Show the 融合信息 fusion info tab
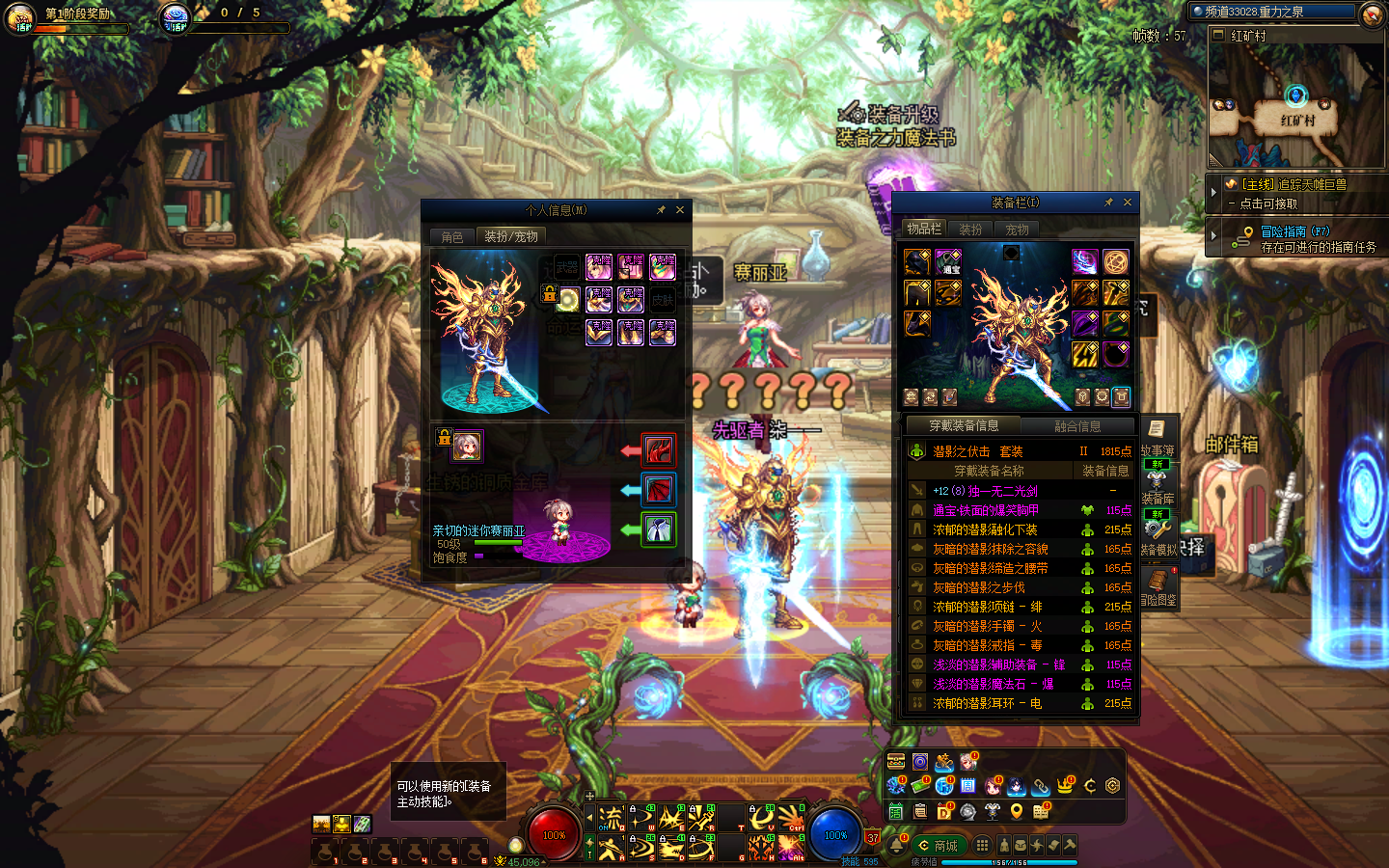The height and width of the screenshot is (868, 1389). click(1076, 426)
